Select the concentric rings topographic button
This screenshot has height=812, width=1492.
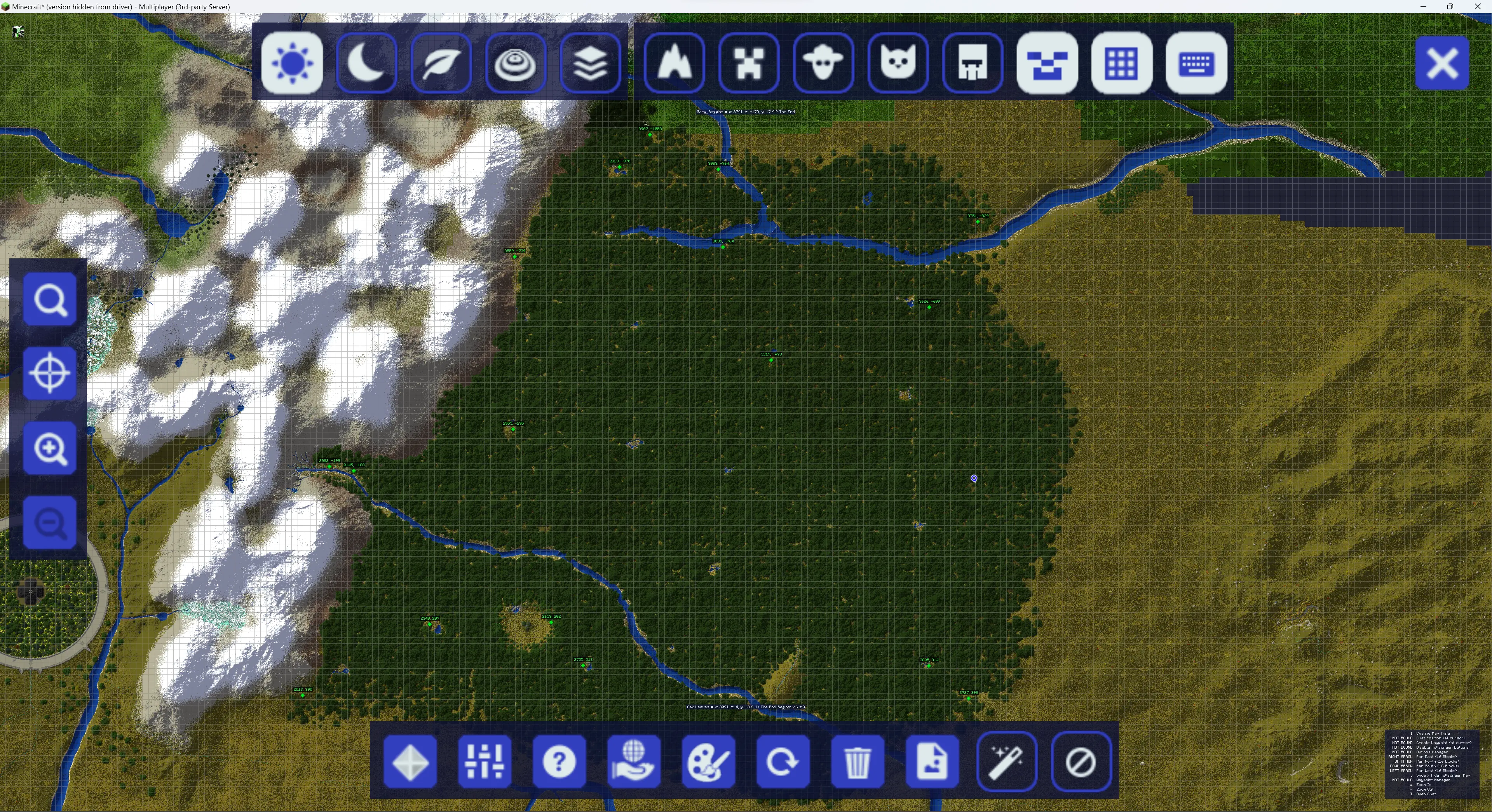[x=515, y=63]
